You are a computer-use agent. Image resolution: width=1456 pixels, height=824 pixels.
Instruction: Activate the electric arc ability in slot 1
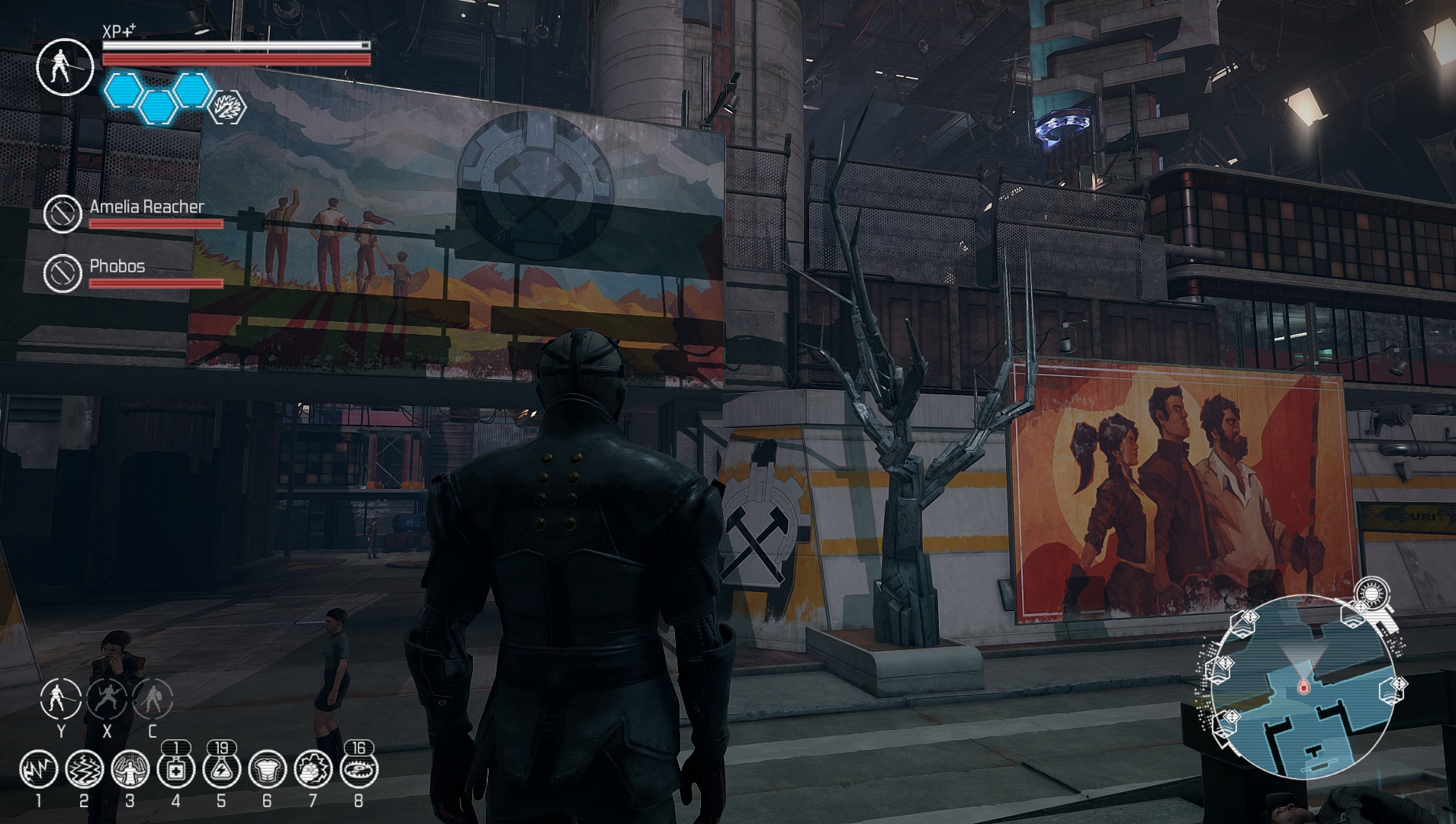pos(39,770)
